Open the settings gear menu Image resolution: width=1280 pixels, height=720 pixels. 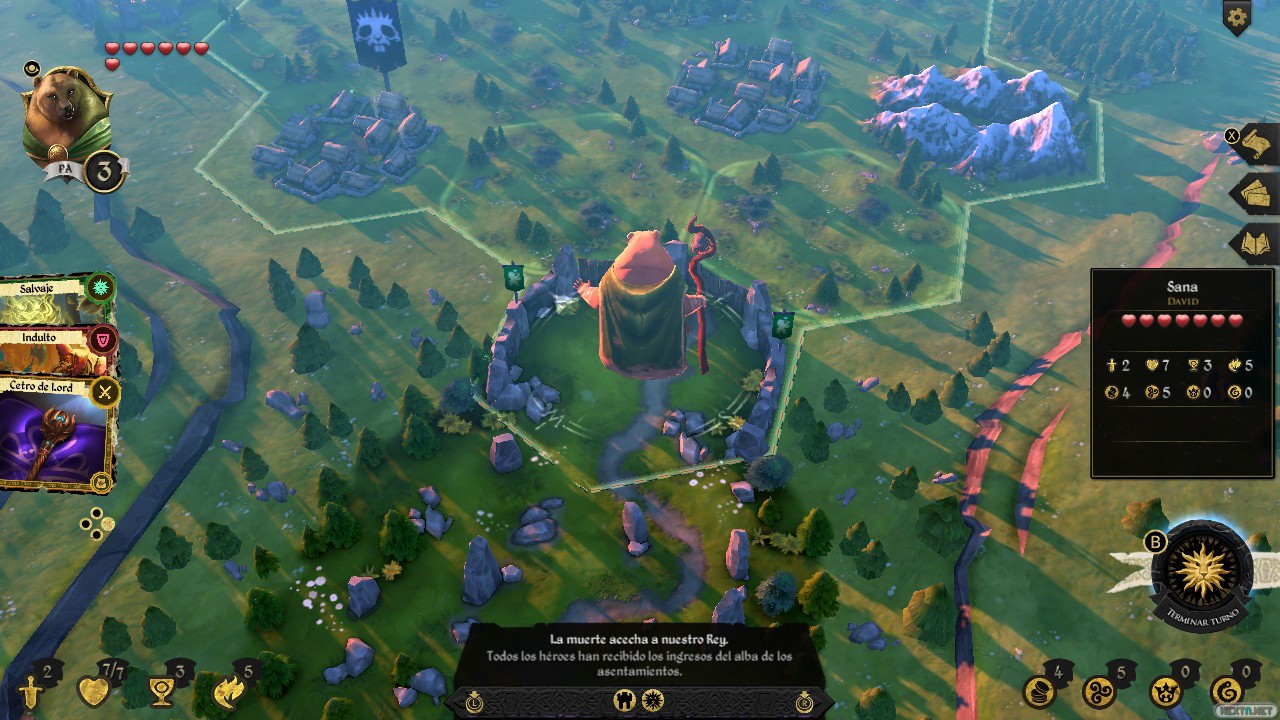[1237, 17]
